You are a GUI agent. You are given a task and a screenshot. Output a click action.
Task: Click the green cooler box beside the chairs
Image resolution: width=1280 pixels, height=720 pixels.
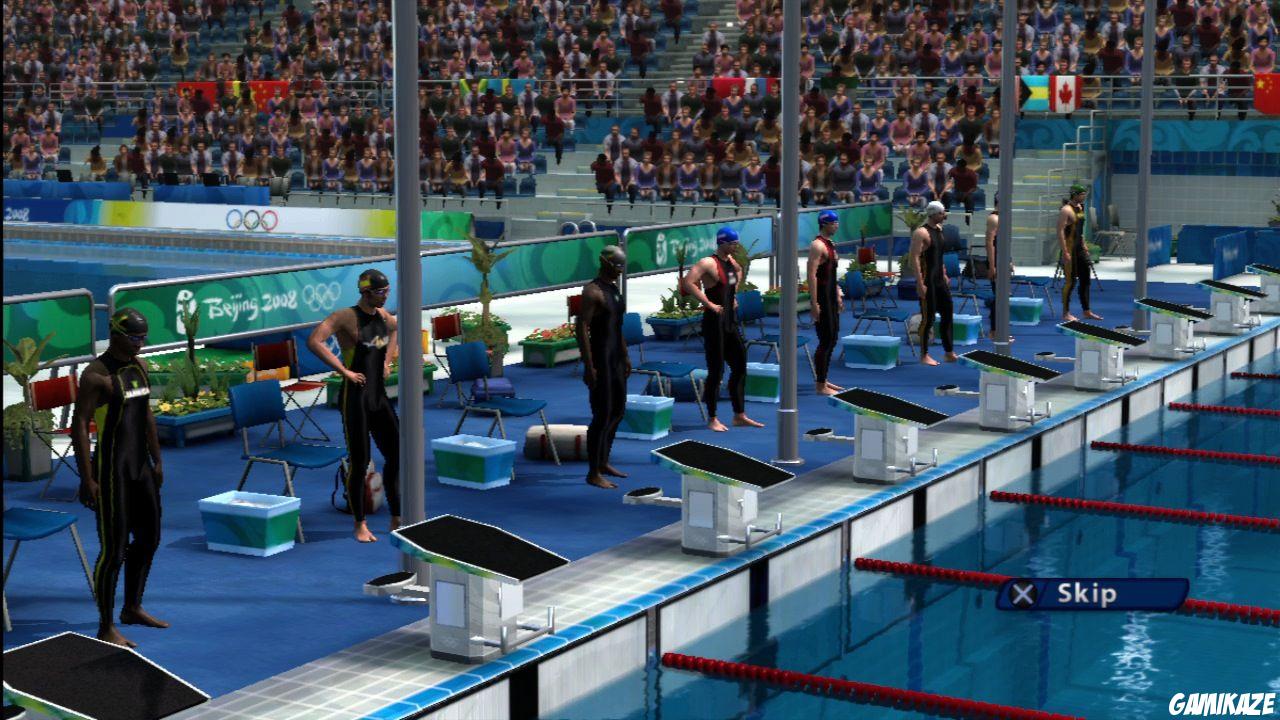pyautogui.click(x=248, y=525)
